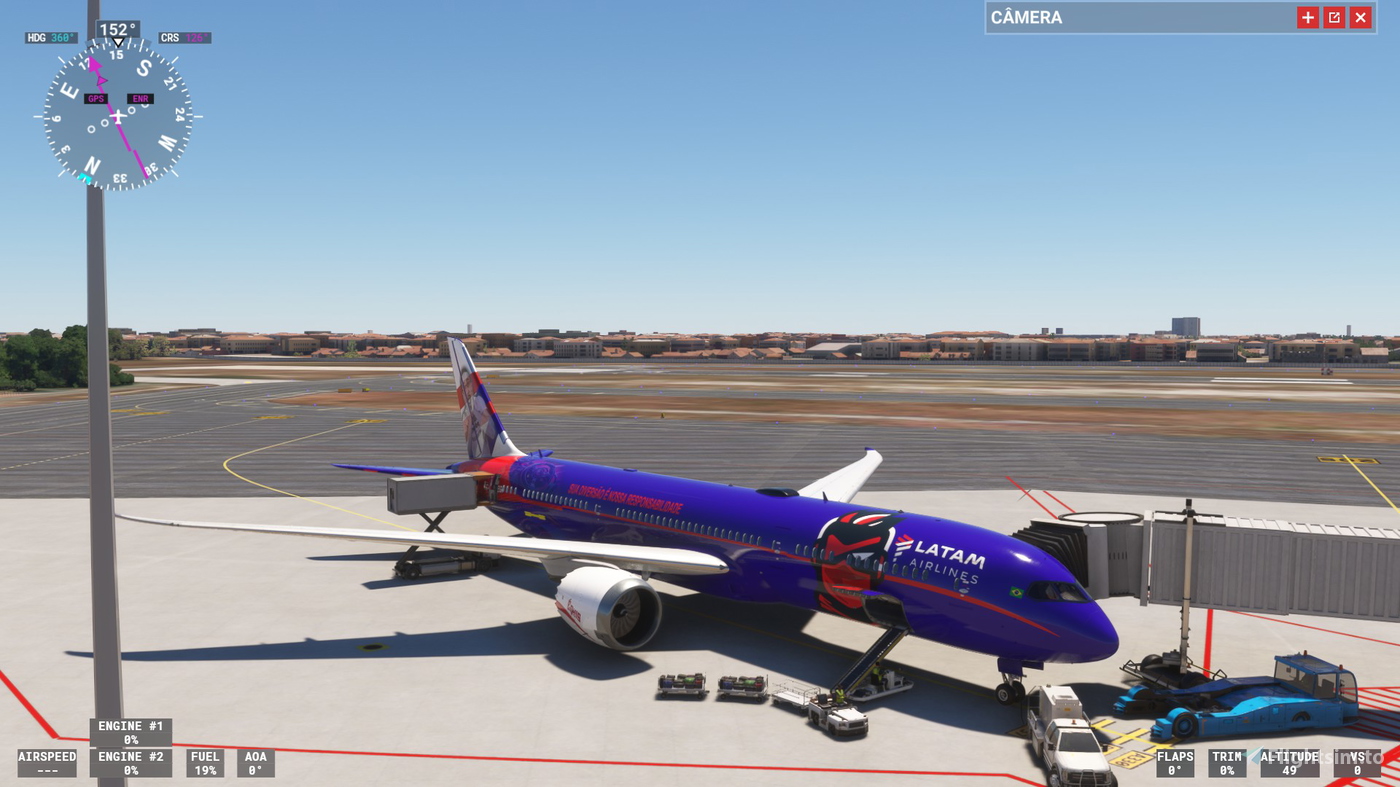Toggle the AIRSPEED readout display
Viewport: 1400px width, 787px height.
(x=46, y=763)
